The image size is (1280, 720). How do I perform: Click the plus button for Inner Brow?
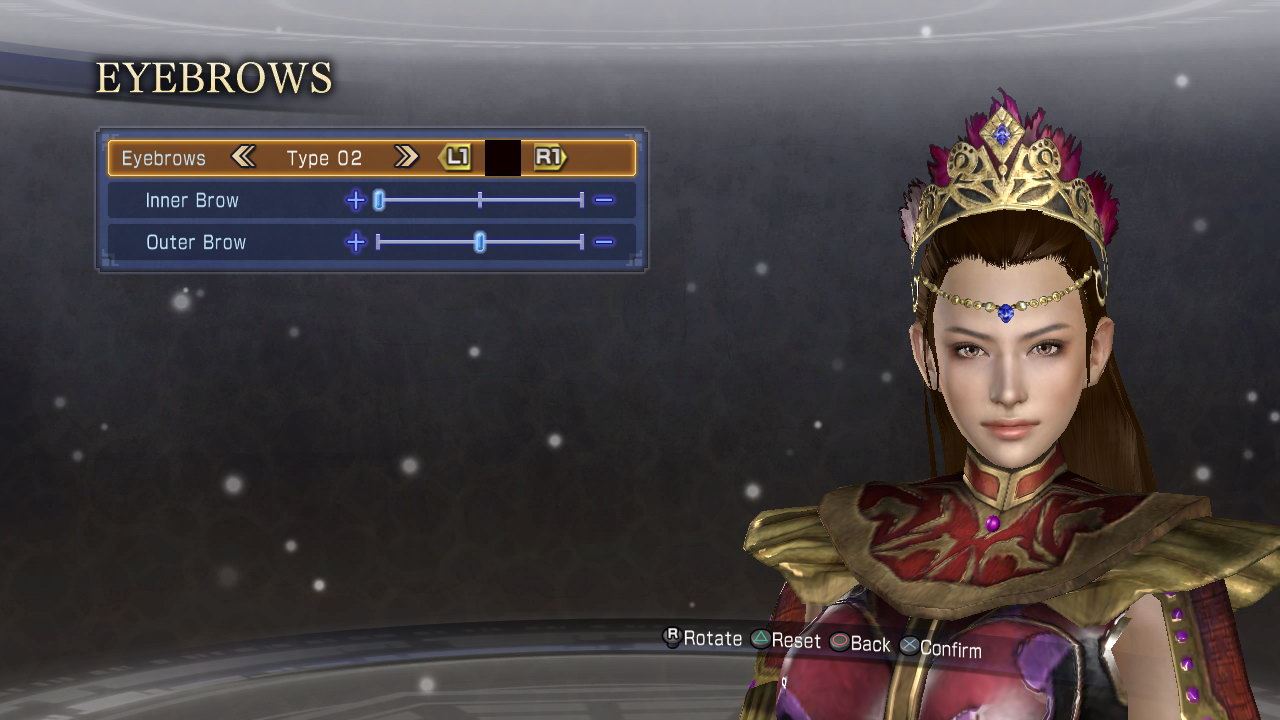[x=355, y=200]
